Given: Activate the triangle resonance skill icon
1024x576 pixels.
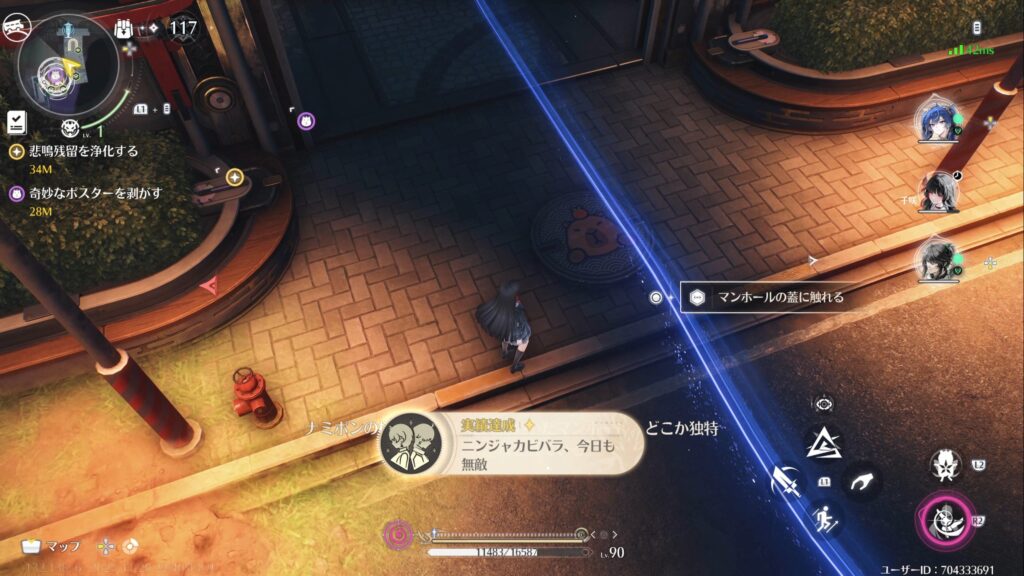Looking at the screenshot, I should [x=824, y=443].
